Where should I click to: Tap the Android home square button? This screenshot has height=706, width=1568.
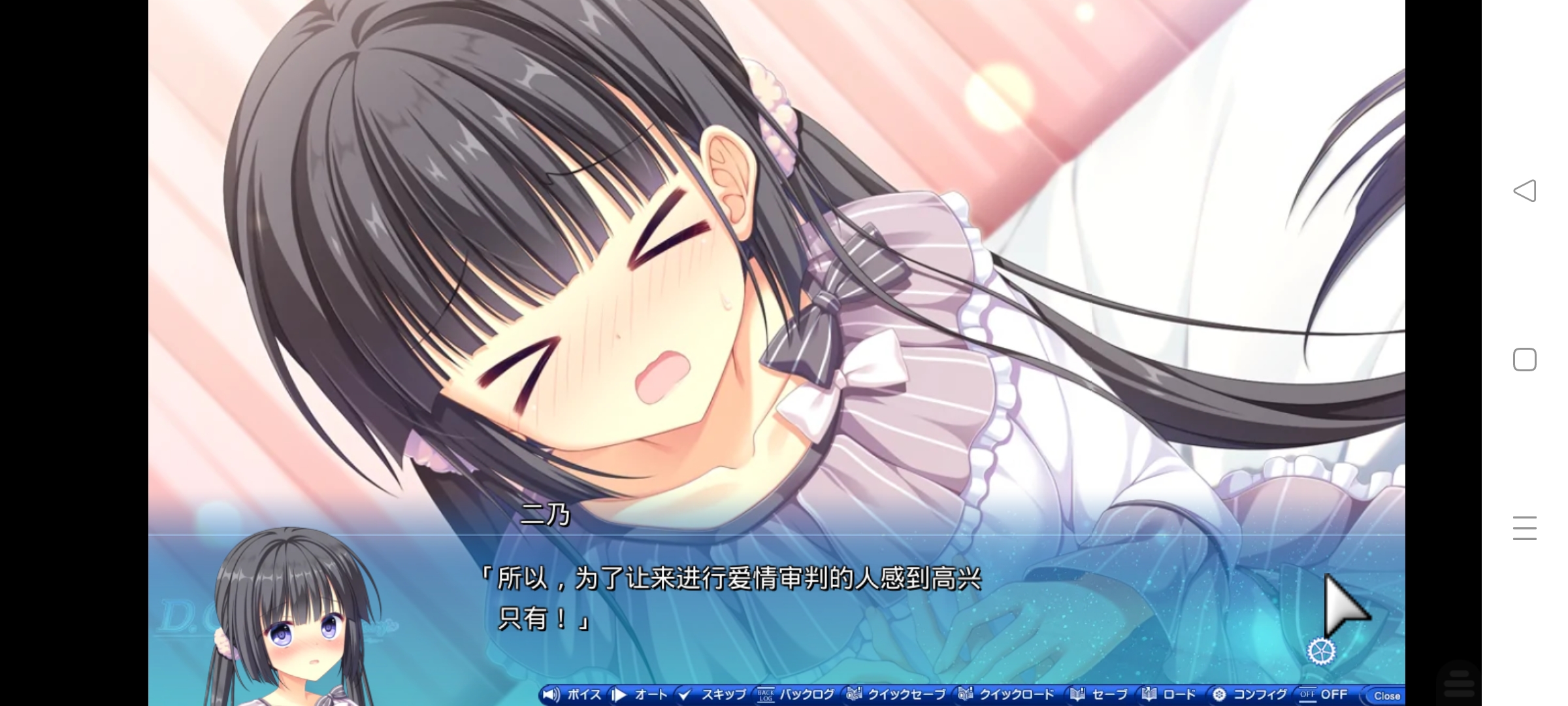(x=1524, y=360)
